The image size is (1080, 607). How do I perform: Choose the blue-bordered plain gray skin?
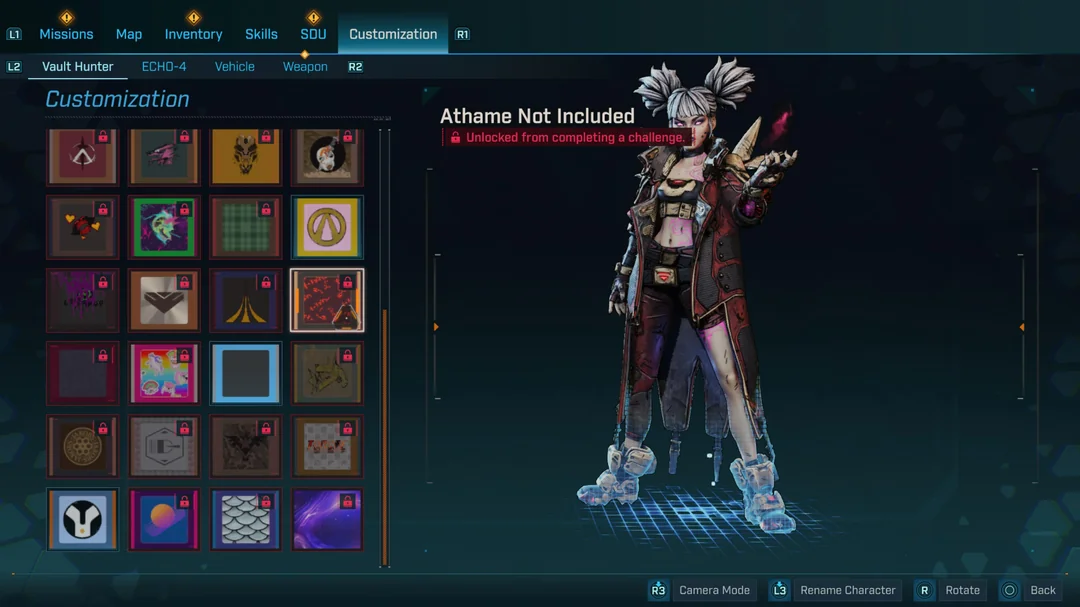[246, 373]
